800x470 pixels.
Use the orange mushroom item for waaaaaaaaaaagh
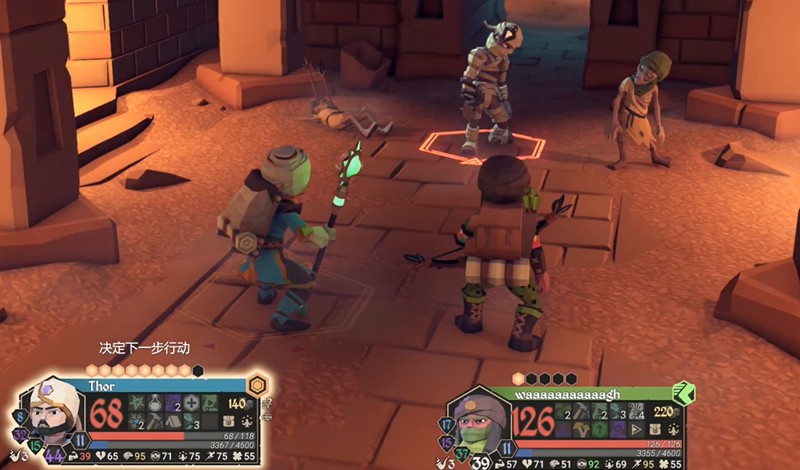click(581, 429)
